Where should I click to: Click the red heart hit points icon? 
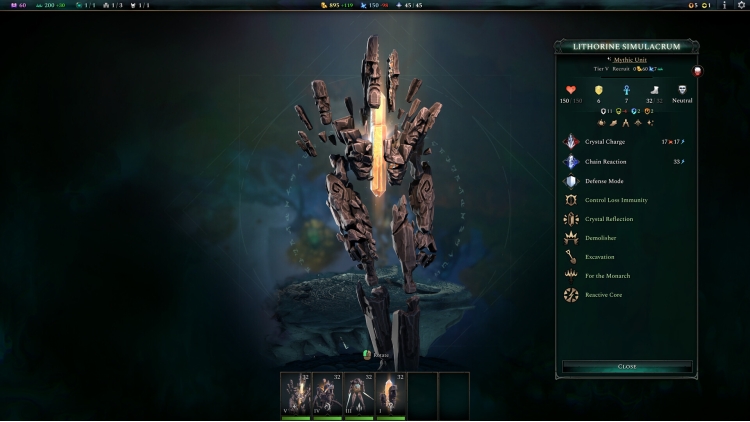point(571,90)
